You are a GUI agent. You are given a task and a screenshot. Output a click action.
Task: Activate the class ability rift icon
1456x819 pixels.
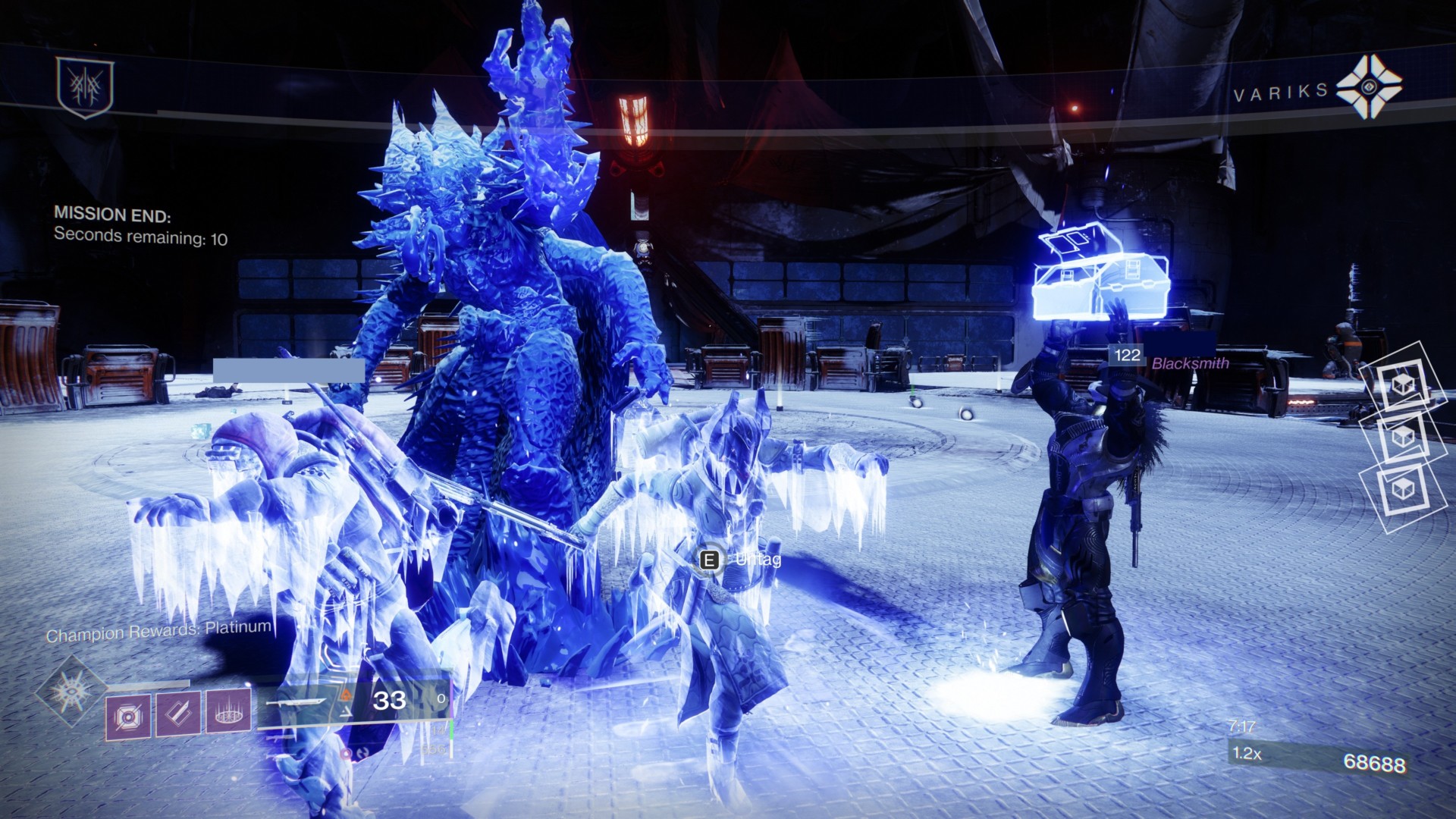228,711
